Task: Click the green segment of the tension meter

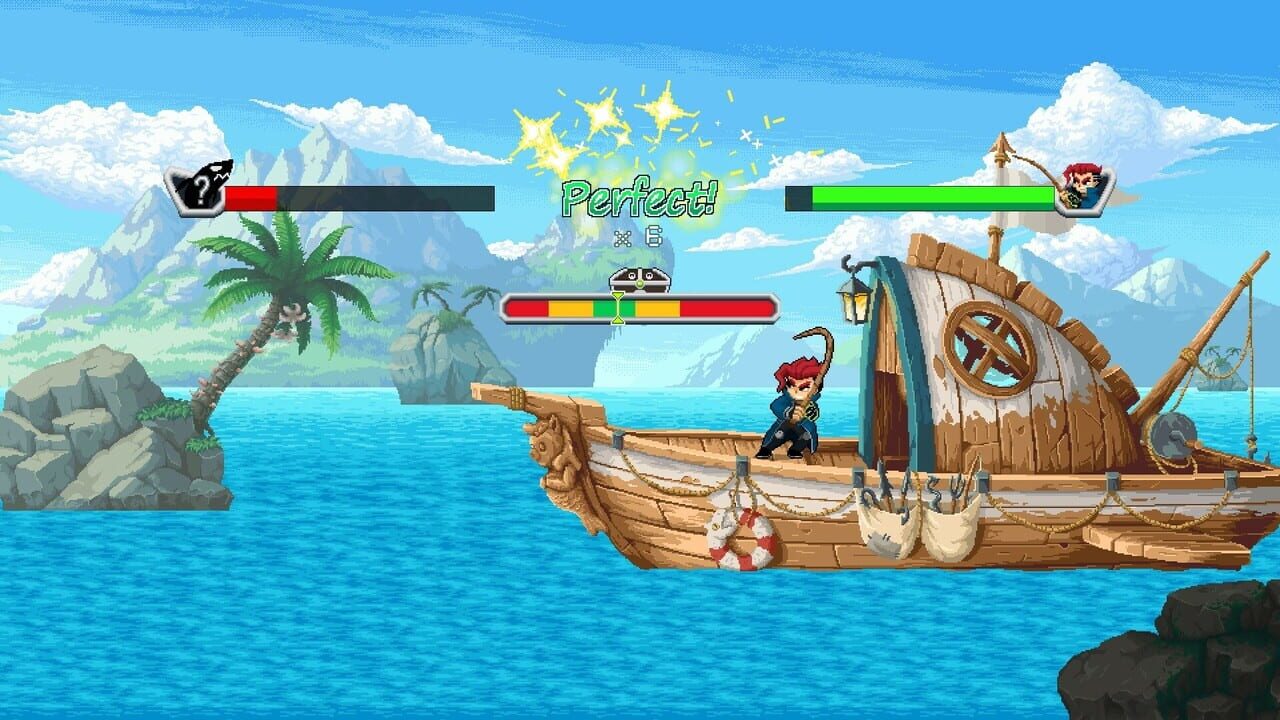Action: click(607, 307)
